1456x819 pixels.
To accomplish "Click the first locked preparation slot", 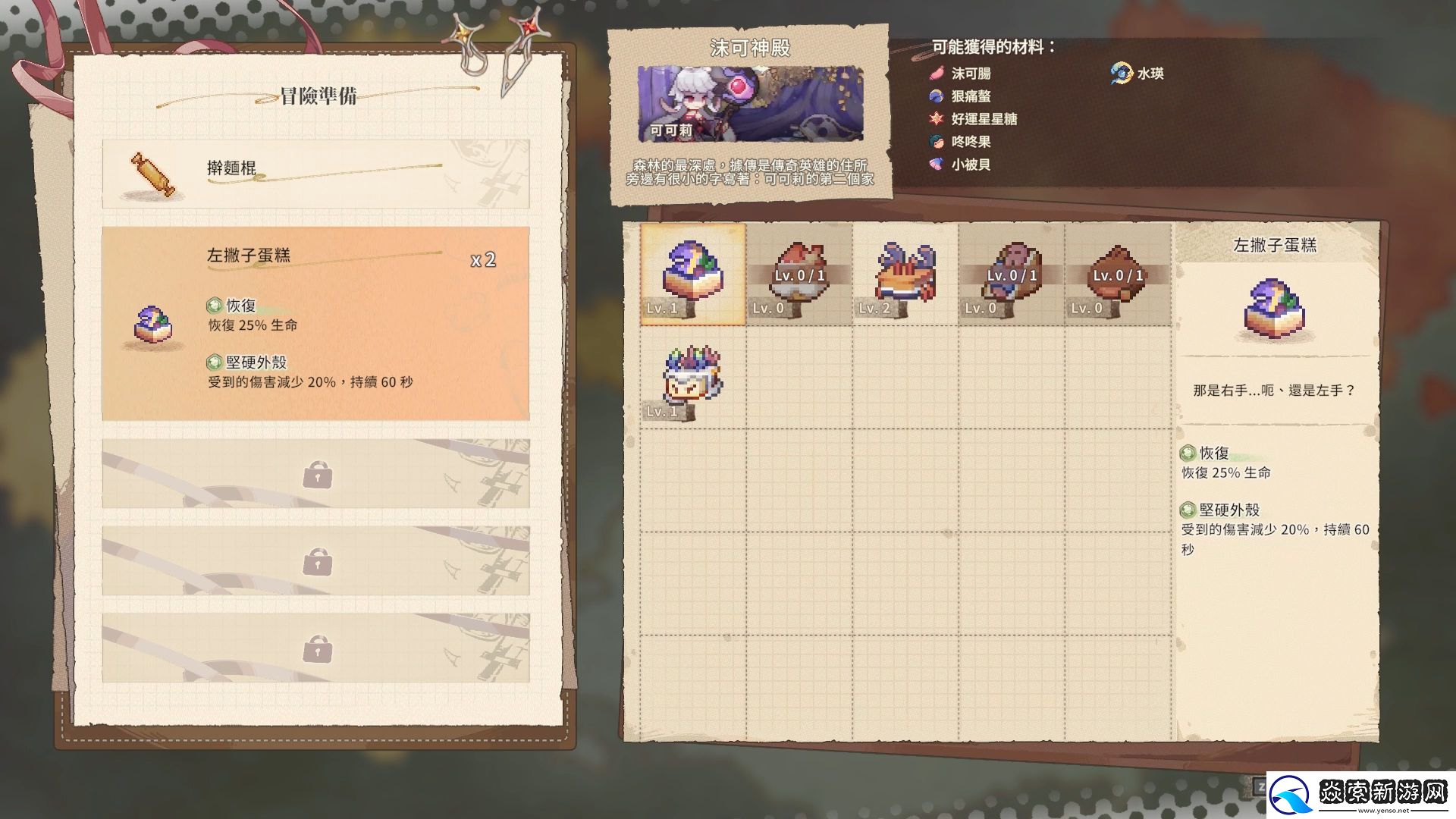I will click(316, 473).
